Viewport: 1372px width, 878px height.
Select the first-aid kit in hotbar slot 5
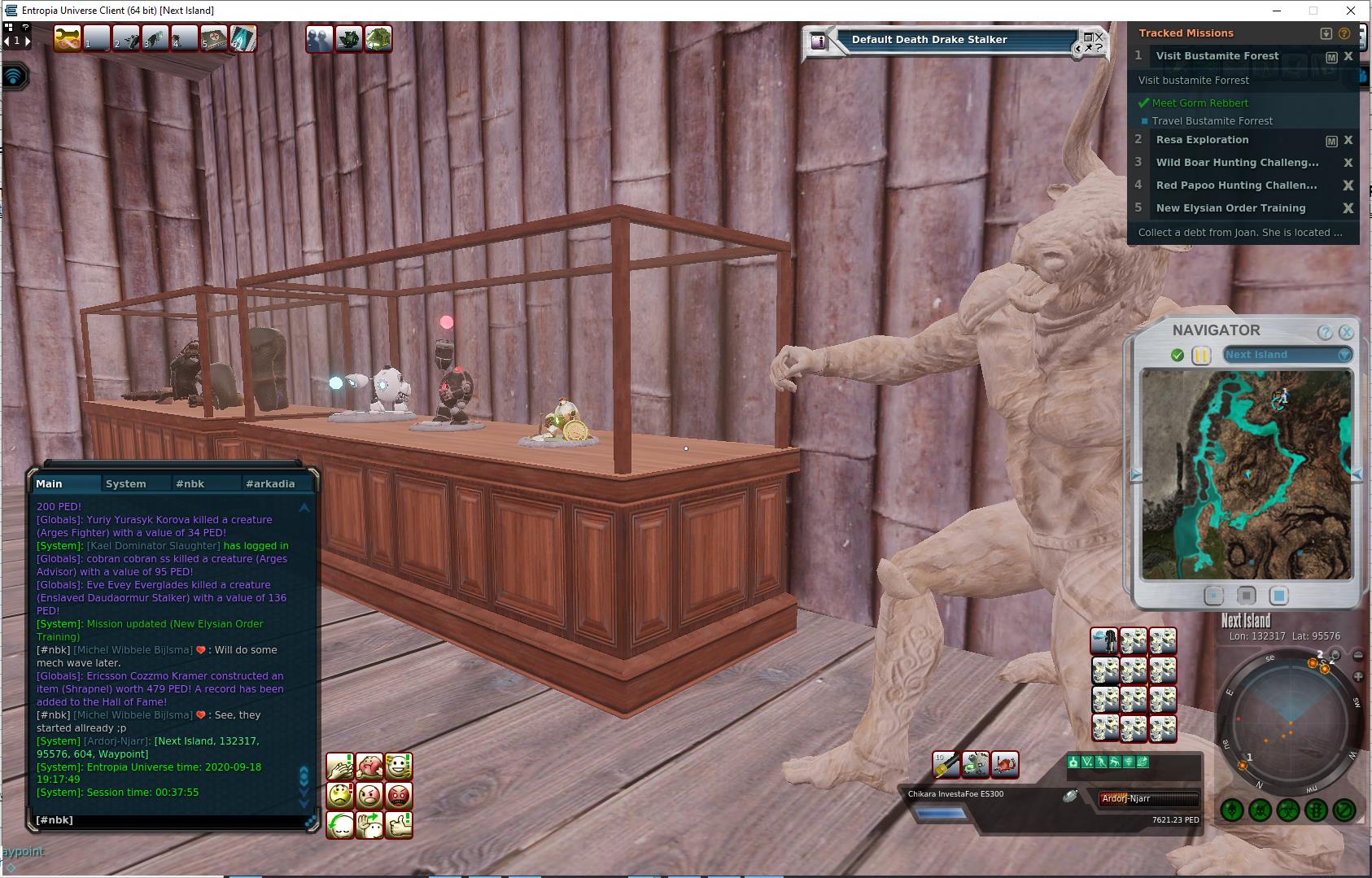point(214,38)
